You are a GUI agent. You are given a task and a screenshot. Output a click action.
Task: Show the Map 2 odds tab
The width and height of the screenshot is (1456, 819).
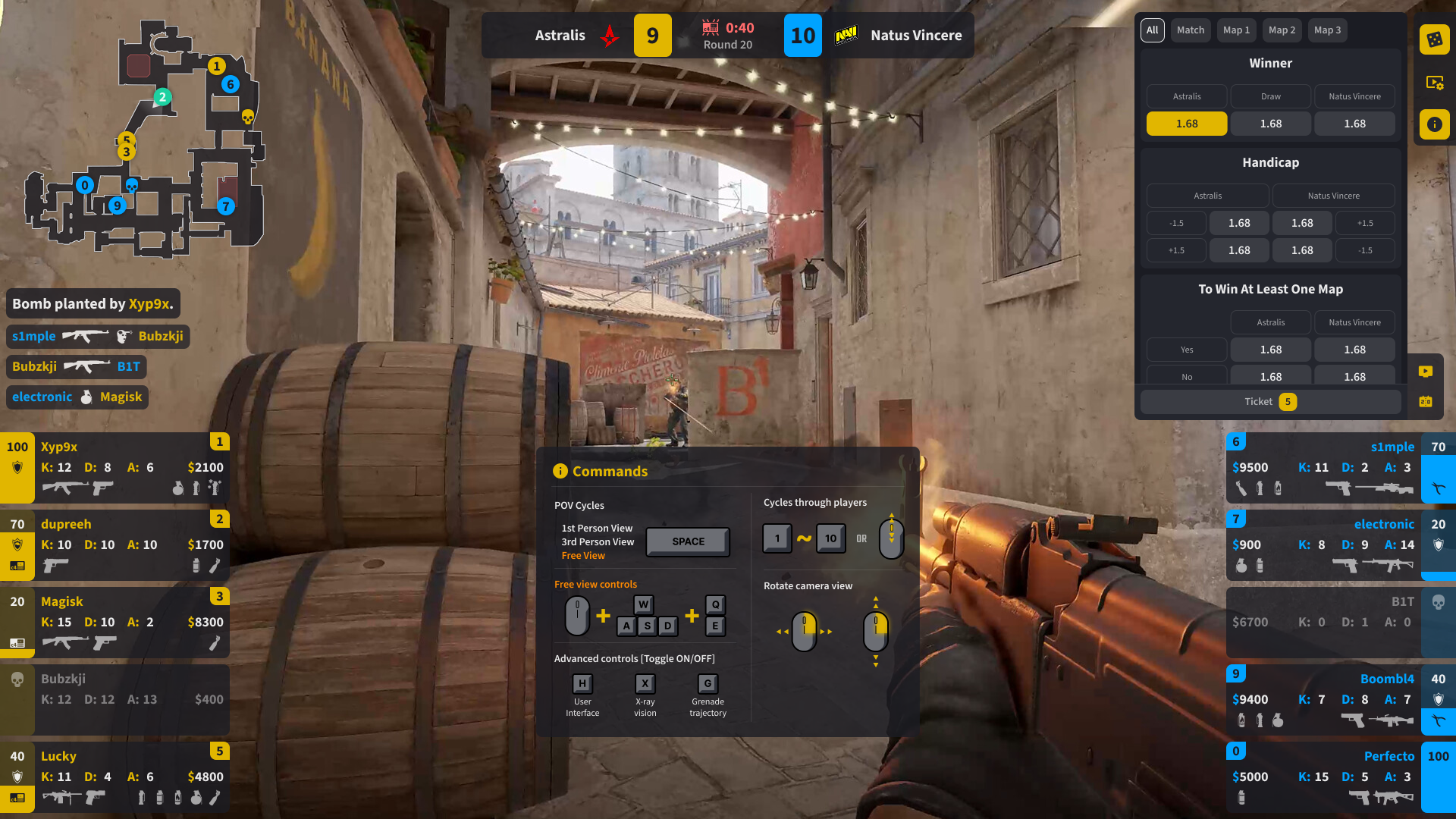point(1282,30)
